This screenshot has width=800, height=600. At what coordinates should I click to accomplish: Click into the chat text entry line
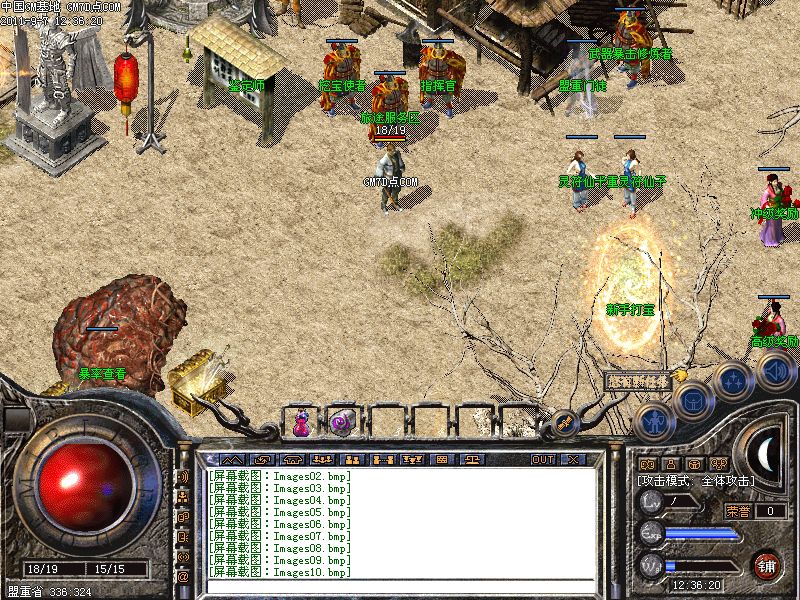[400, 585]
